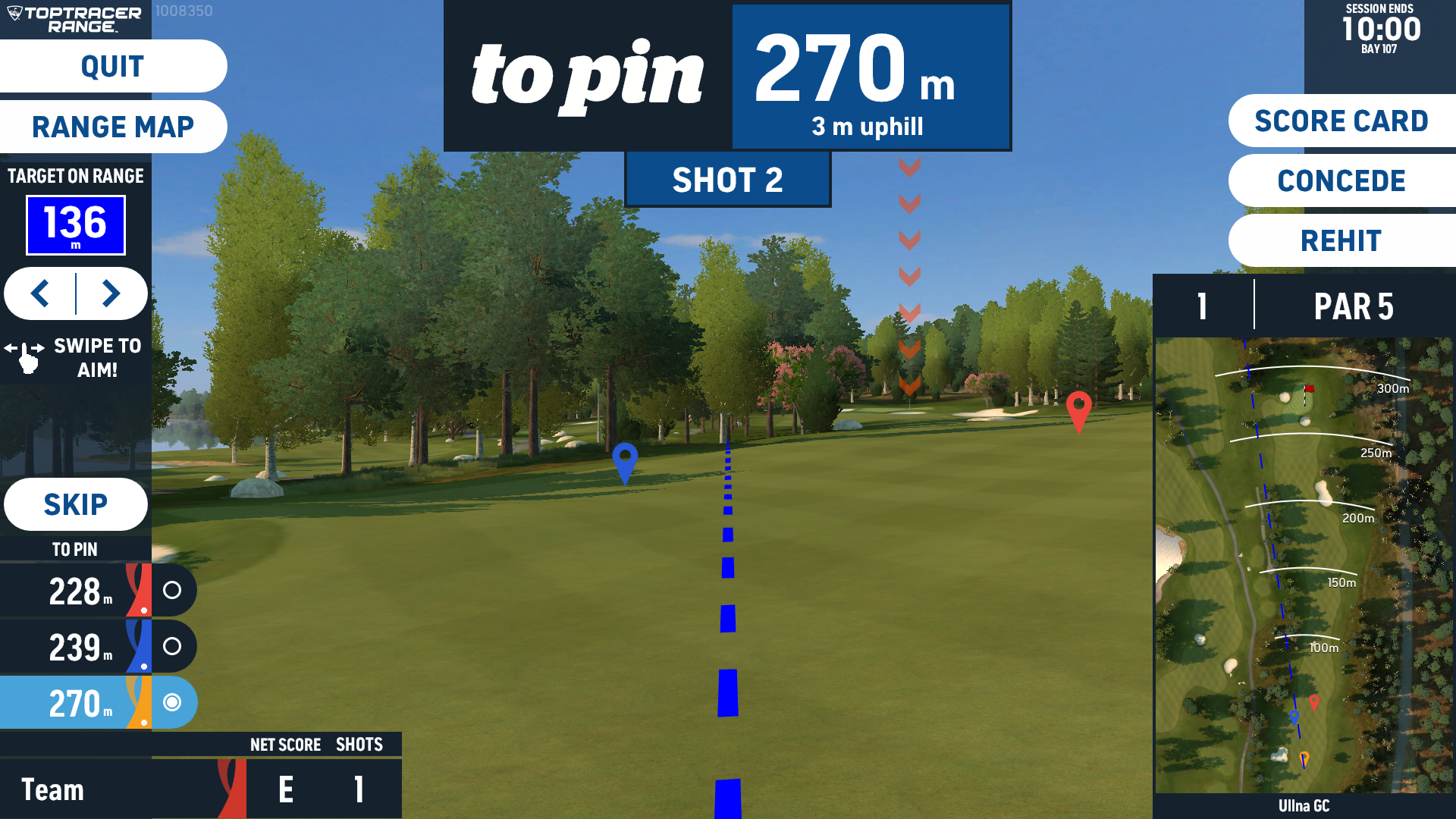Select the 270 m orange target option
Image resolution: width=1456 pixels, height=819 pixels.
click(172, 702)
